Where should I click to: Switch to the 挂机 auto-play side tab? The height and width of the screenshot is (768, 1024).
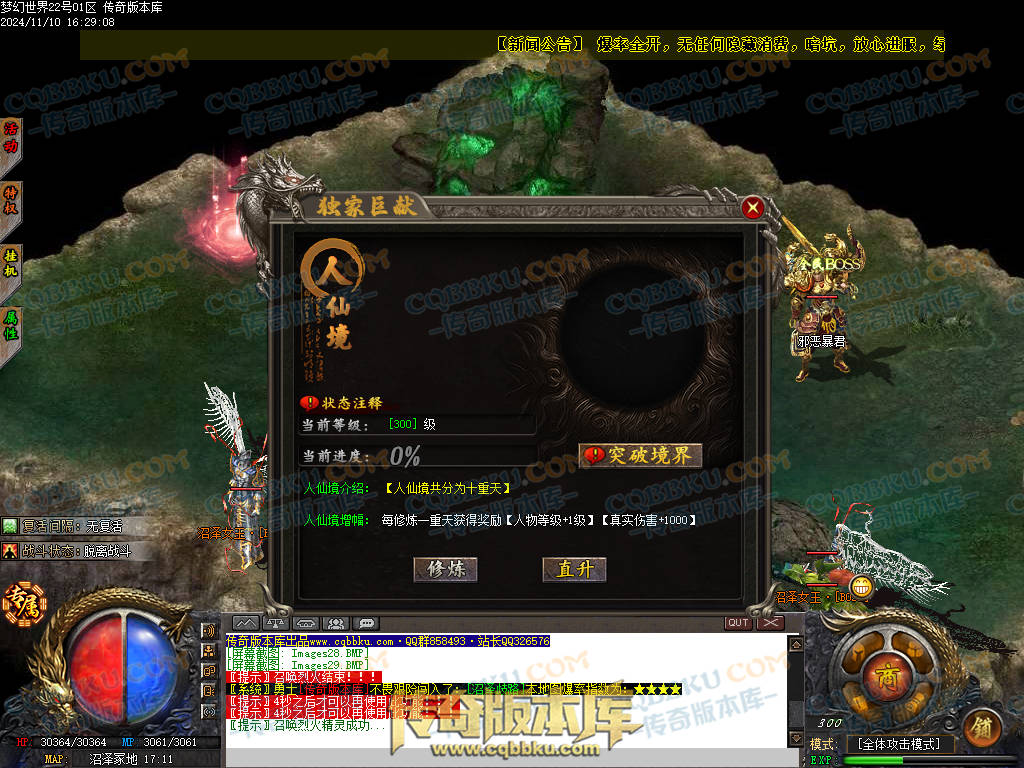point(11,261)
